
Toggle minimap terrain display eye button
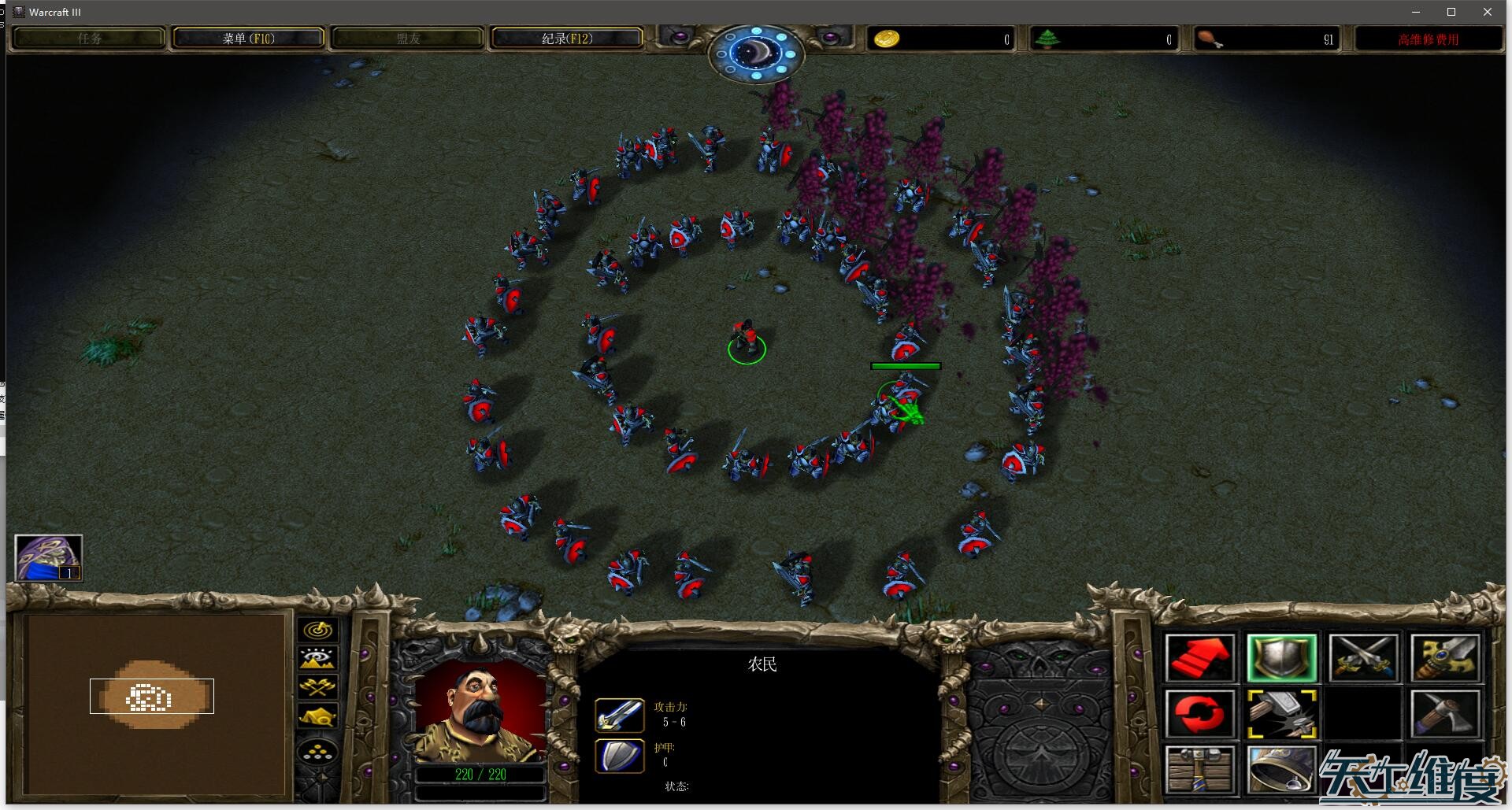318,658
